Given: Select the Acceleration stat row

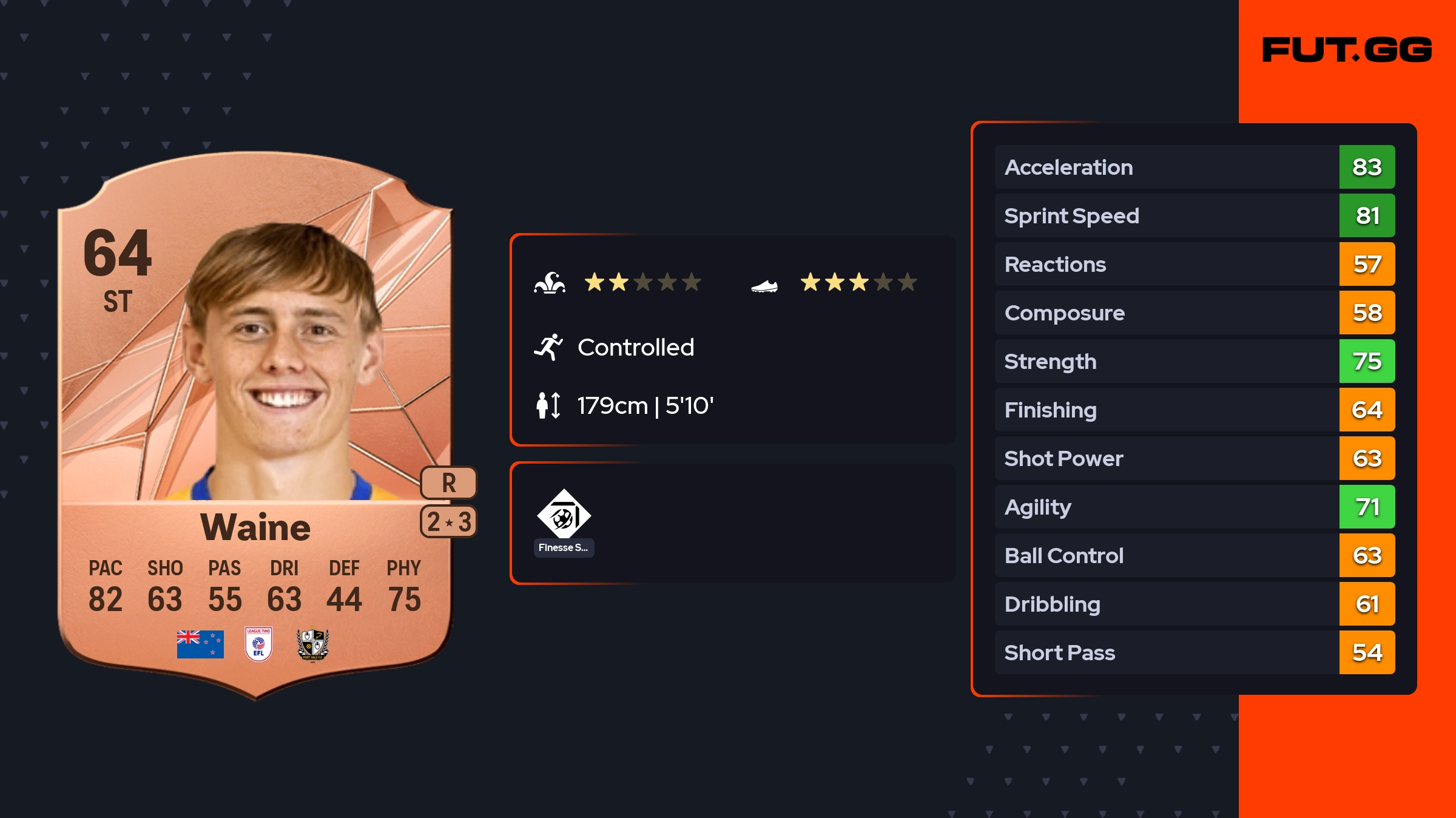Looking at the screenshot, I should coord(1194,167).
